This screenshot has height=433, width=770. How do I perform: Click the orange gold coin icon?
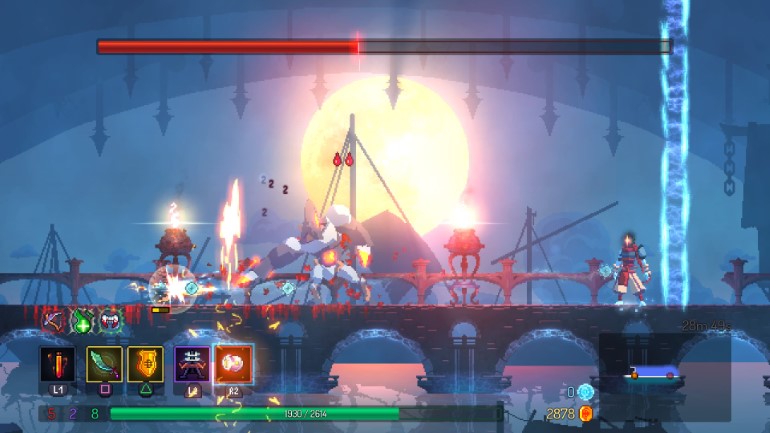pyautogui.click(x=586, y=413)
